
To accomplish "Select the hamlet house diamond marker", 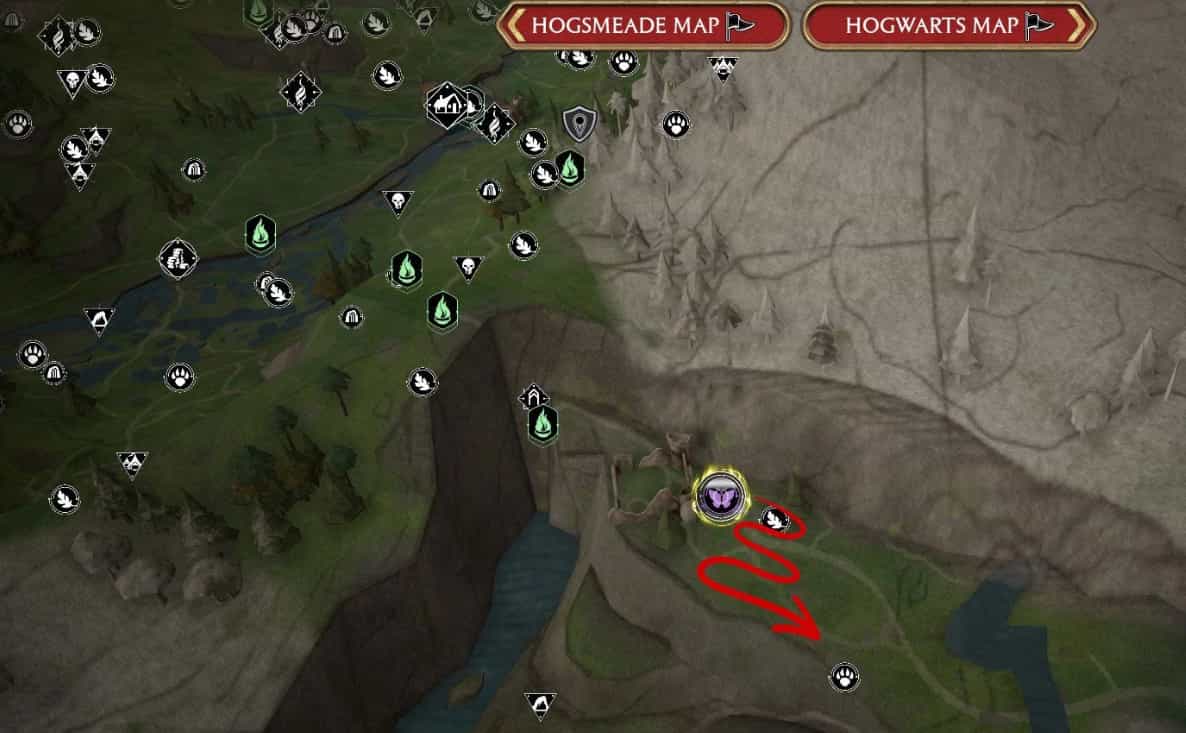I will click(x=446, y=106).
